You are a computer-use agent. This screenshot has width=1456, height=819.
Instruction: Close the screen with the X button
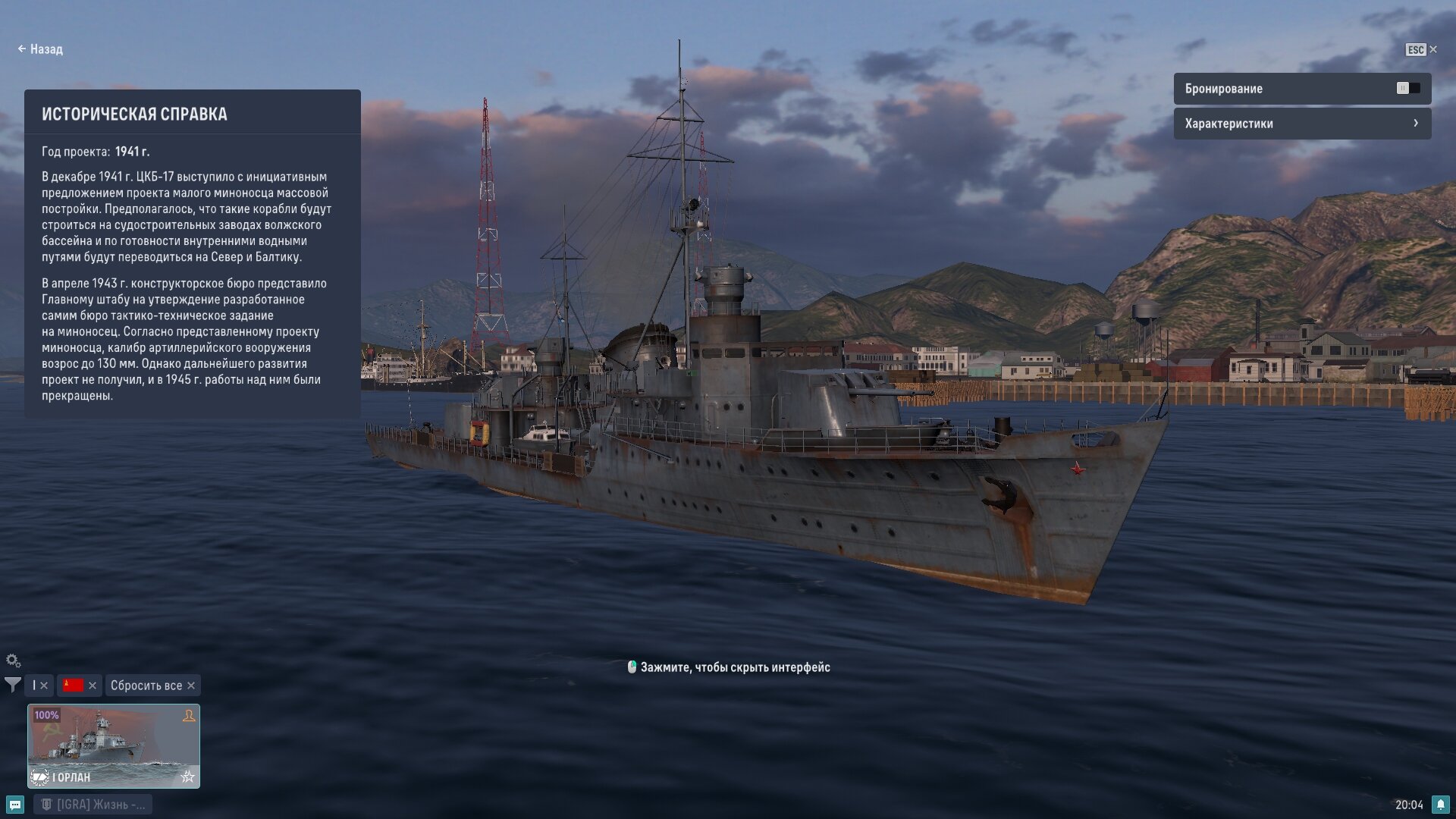coord(1432,49)
